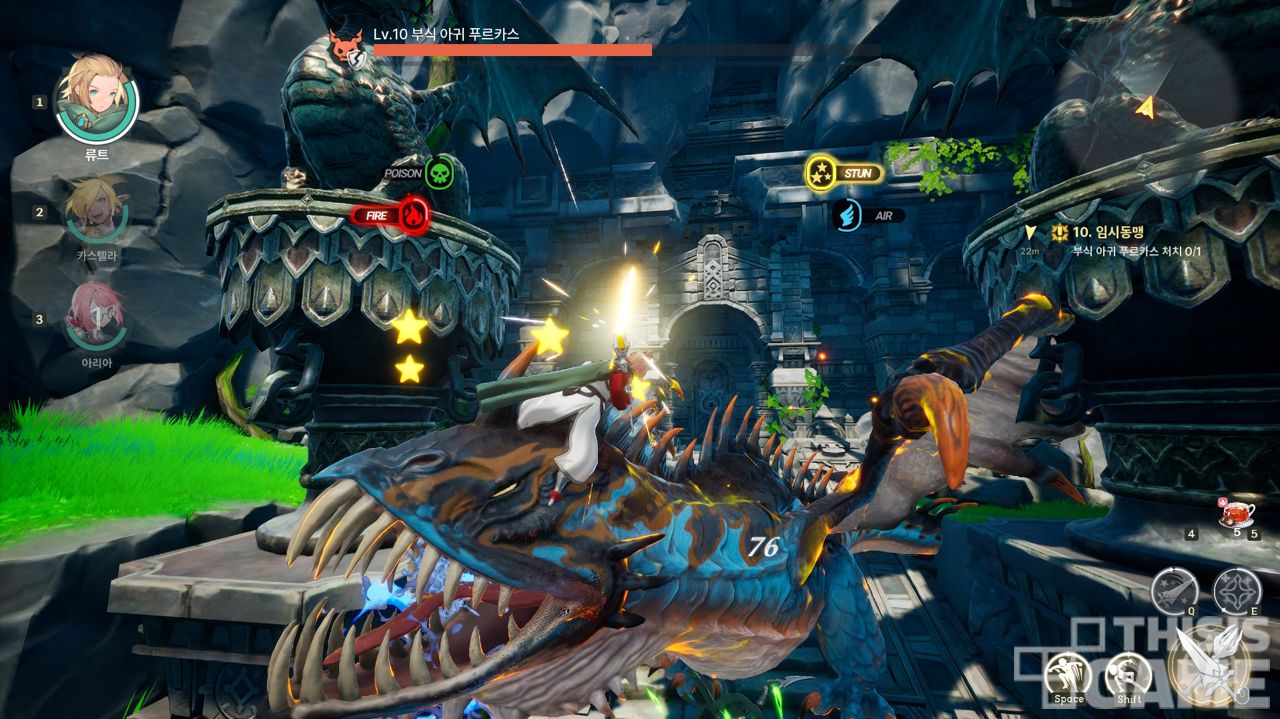Activate the sword slash skill icon
Viewport: 1280px width, 719px height.
[x=1174, y=590]
